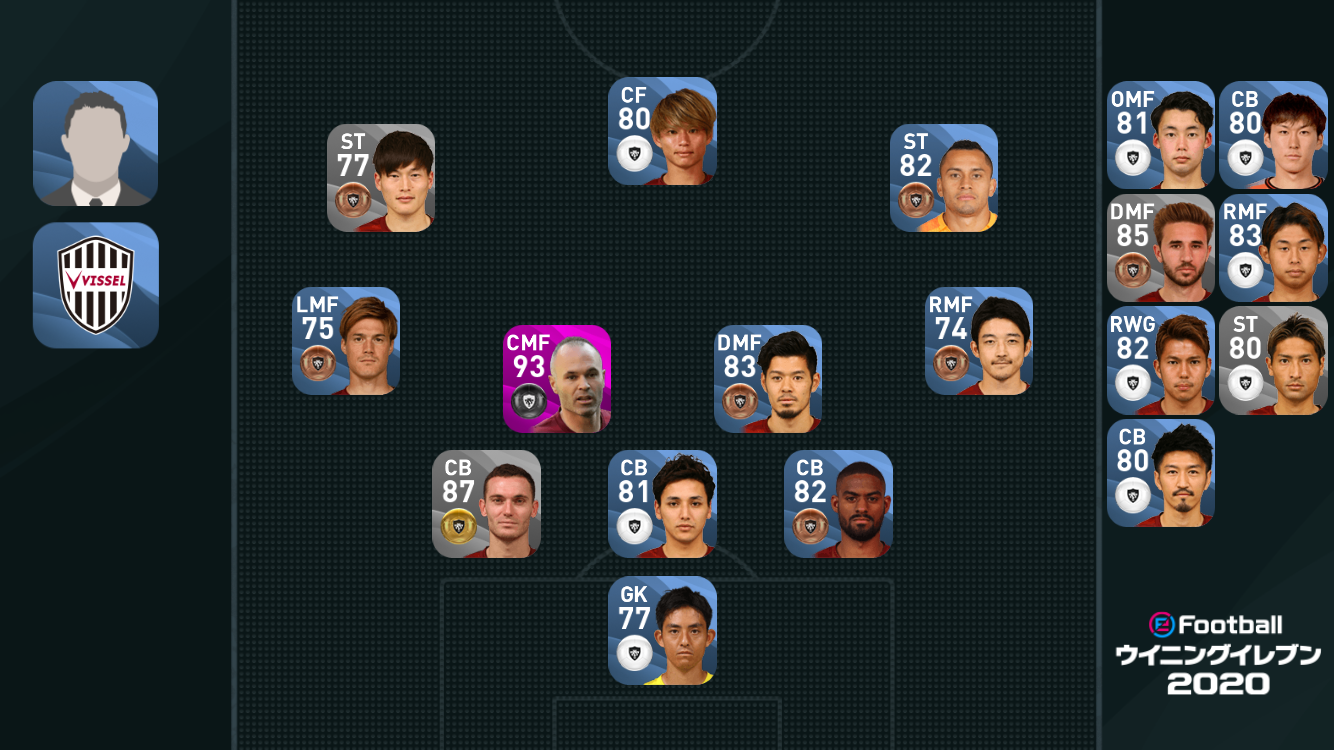Pick the DMF 85 substitute card
The image size is (1334, 750).
1161,248
